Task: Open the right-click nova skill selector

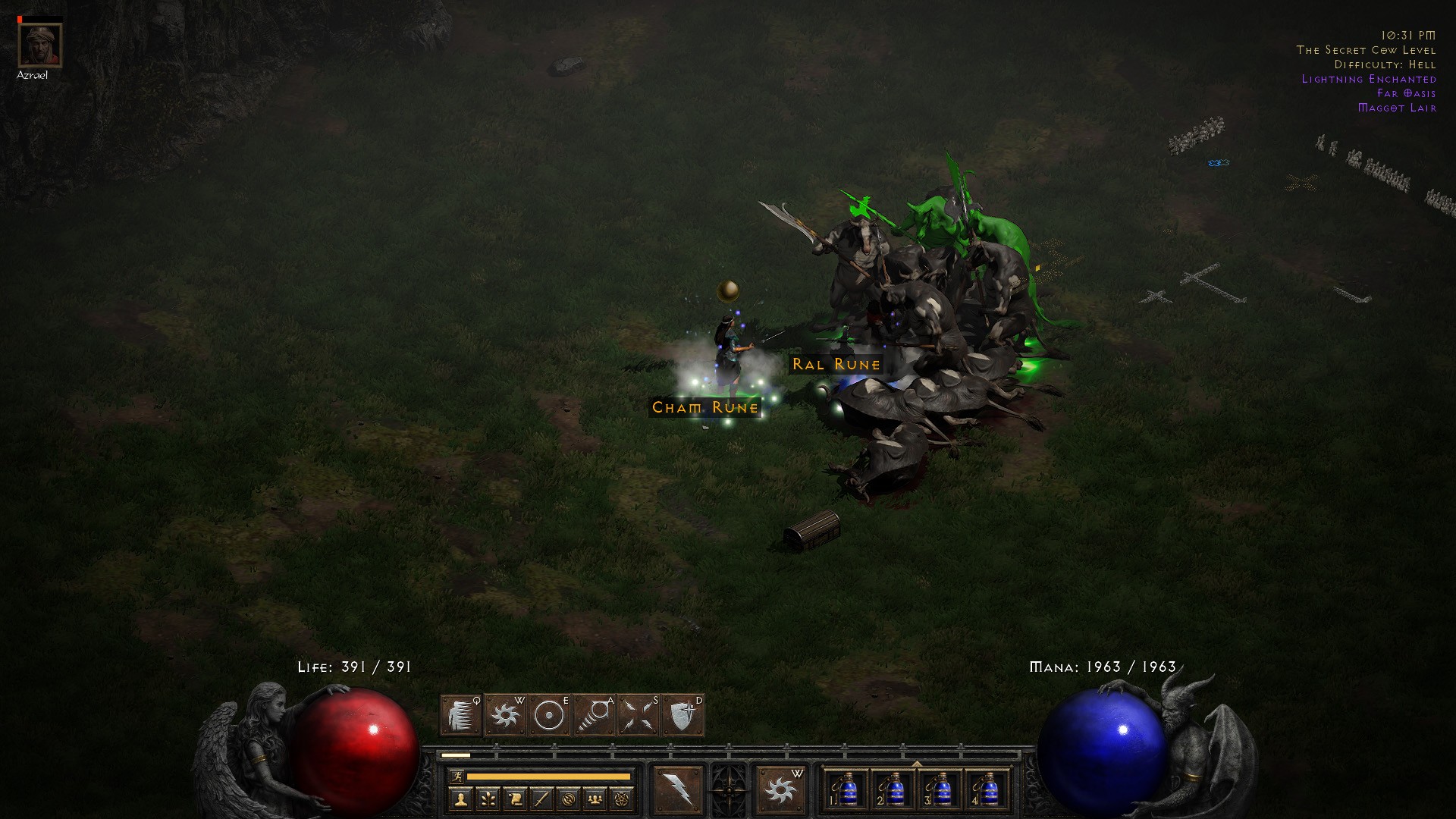Action: (780, 791)
